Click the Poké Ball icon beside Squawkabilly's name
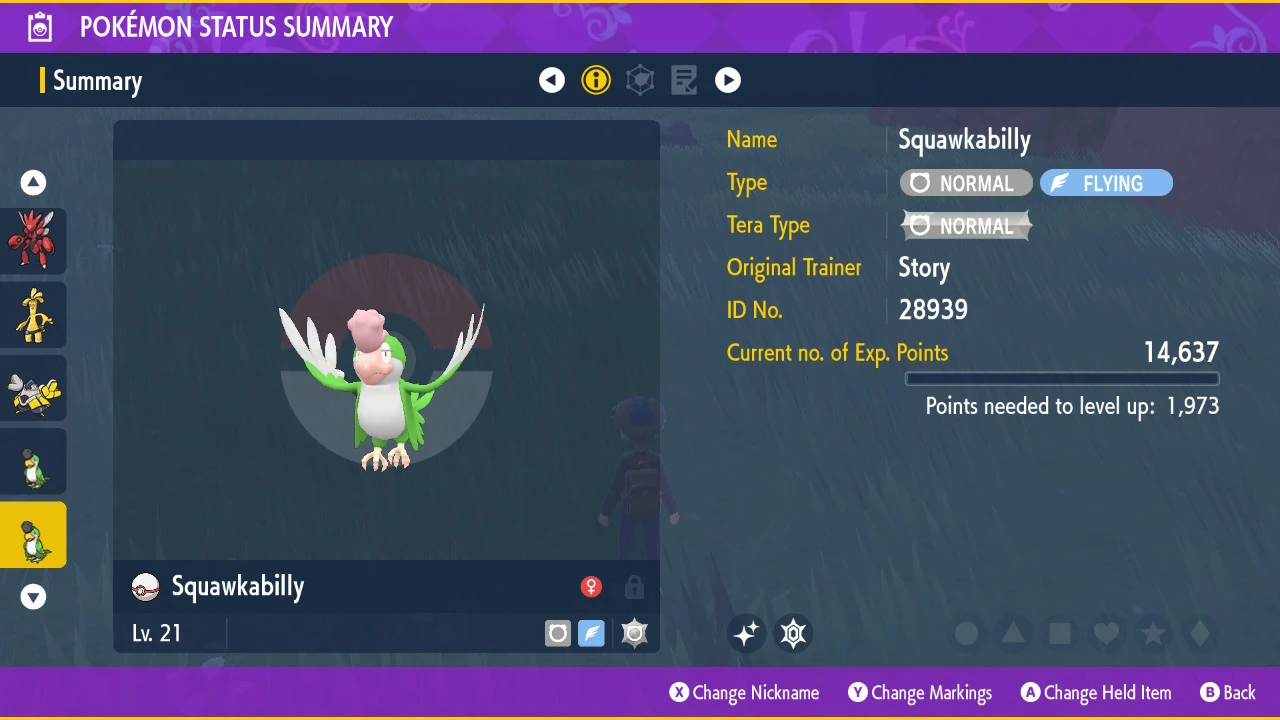The height and width of the screenshot is (720, 1280). pos(145,587)
